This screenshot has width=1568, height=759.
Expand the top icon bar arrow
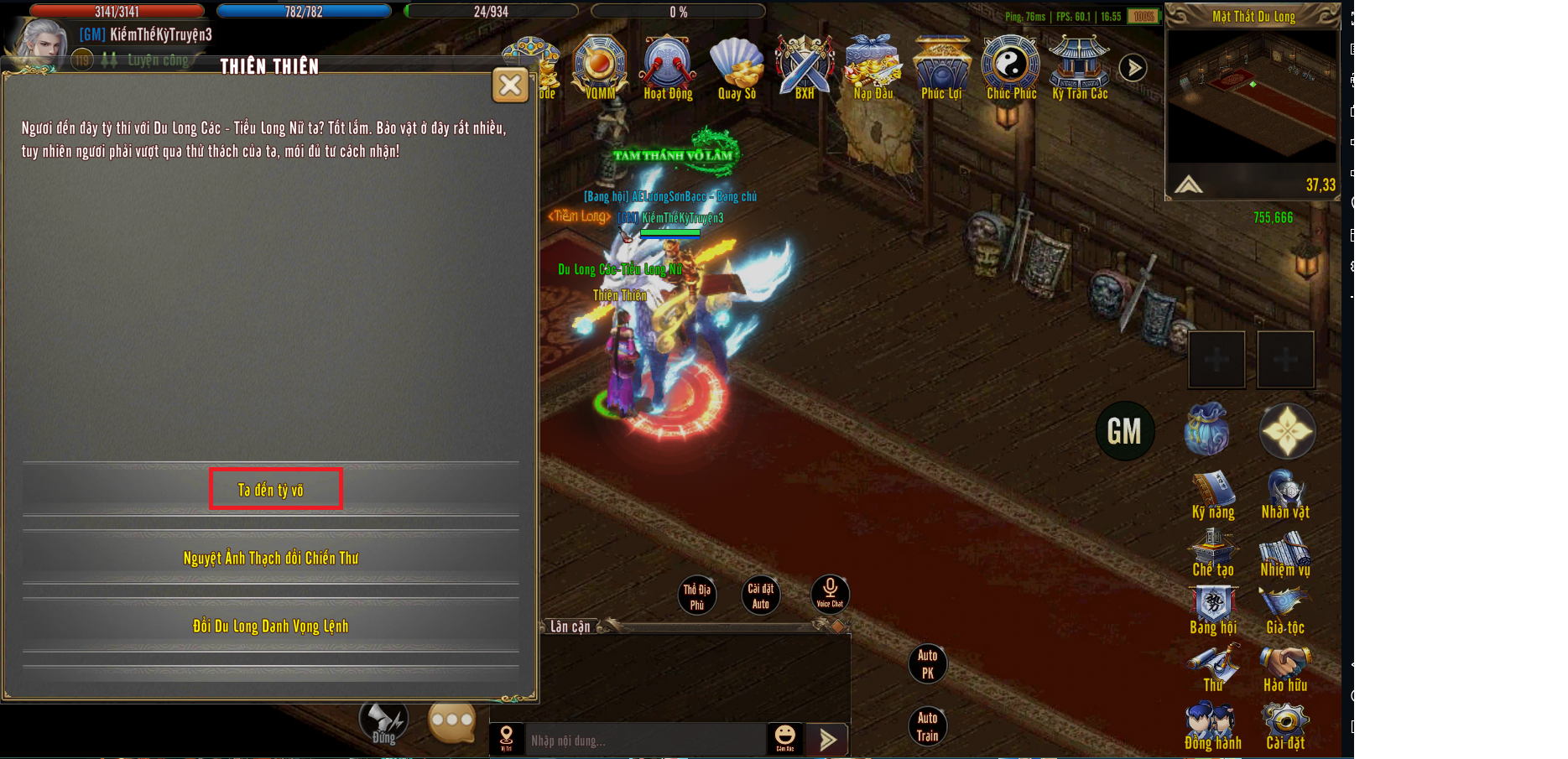[1133, 68]
